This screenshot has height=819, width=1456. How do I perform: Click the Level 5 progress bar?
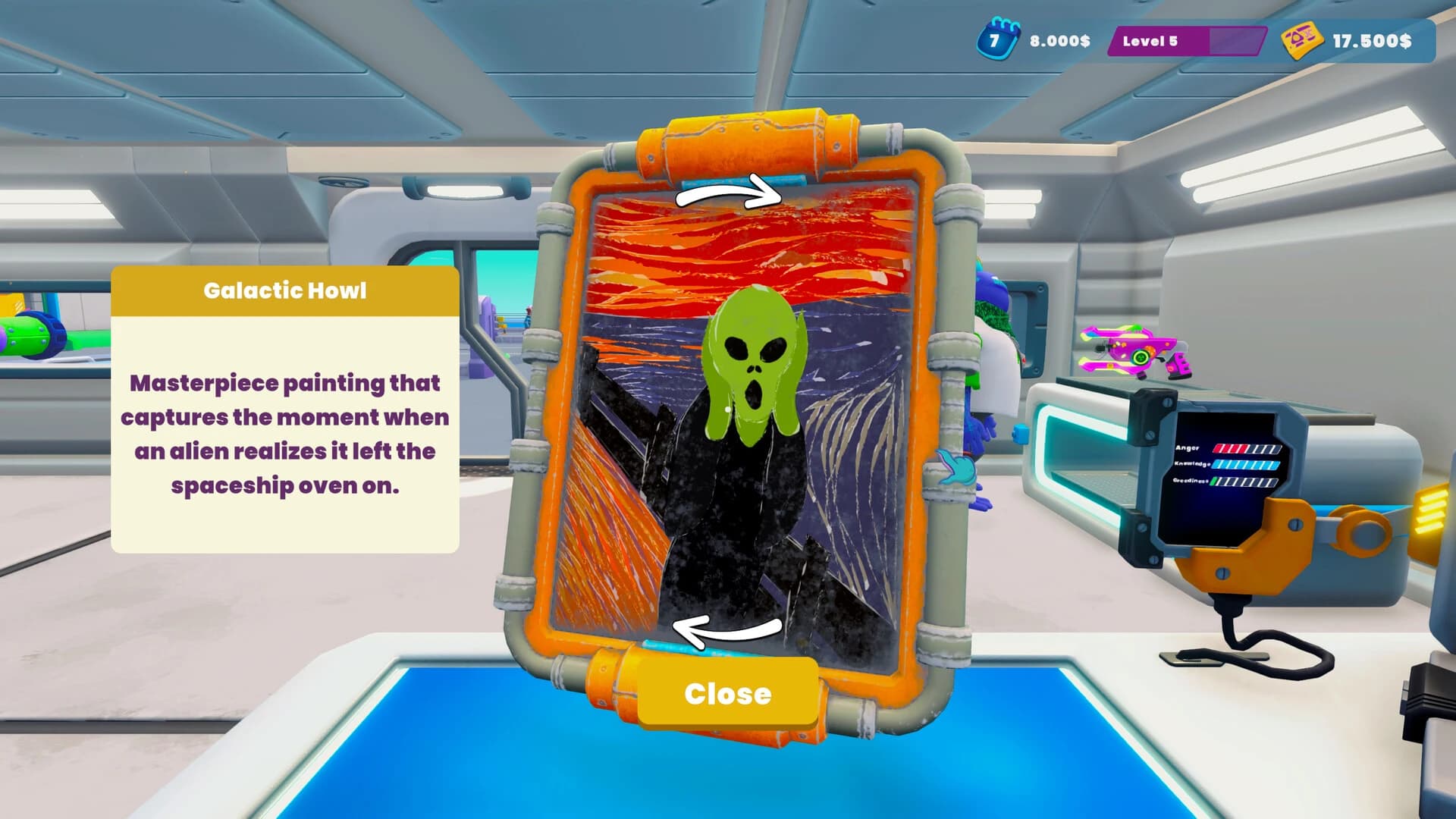pos(1187,42)
